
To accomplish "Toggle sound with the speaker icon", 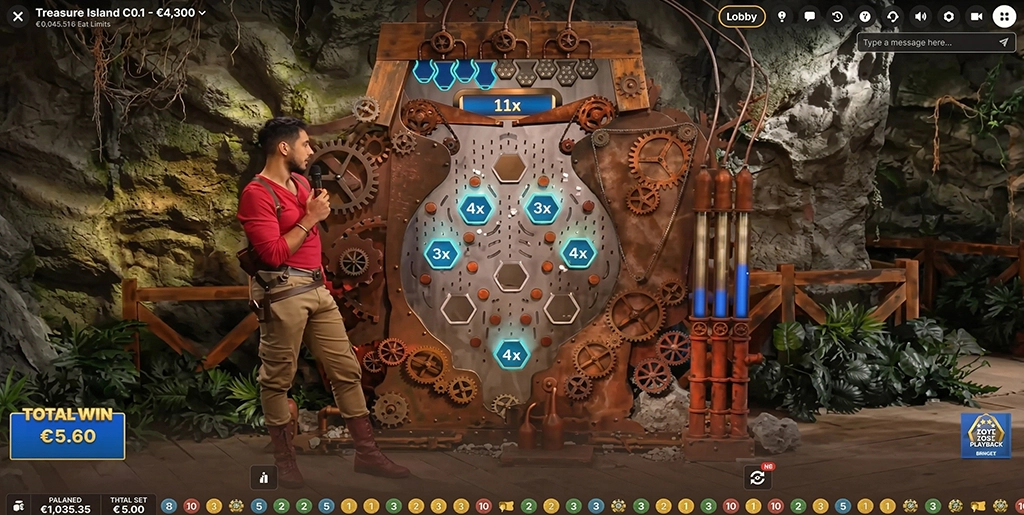I will [x=921, y=16].
